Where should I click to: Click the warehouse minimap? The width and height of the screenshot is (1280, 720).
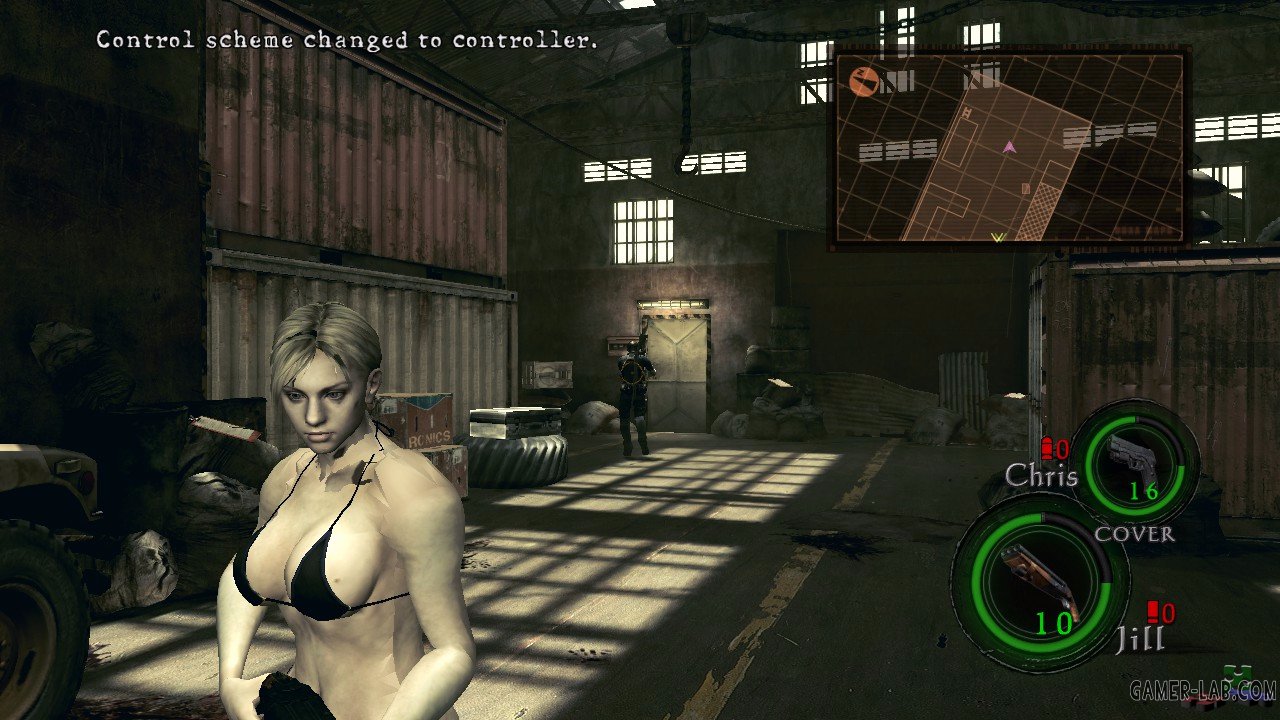(x=1010, y=148)
